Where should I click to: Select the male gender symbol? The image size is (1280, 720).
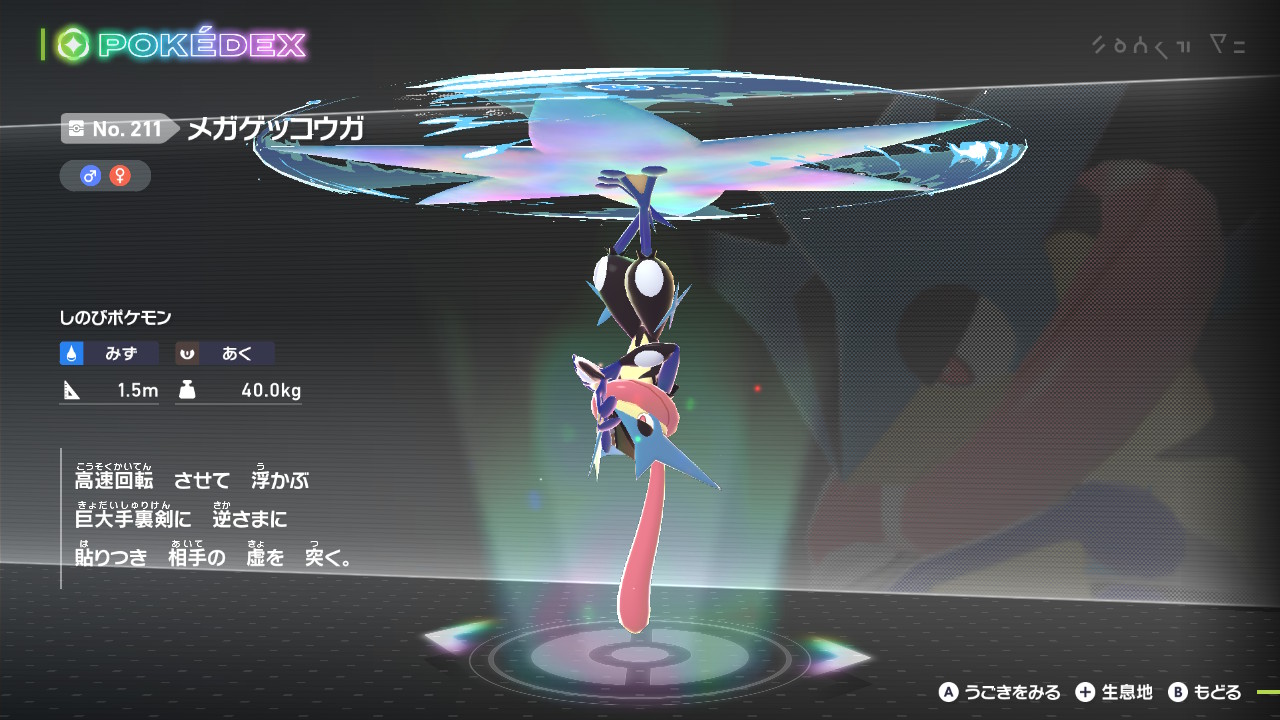pyautogui.click(x=90, y=176)
